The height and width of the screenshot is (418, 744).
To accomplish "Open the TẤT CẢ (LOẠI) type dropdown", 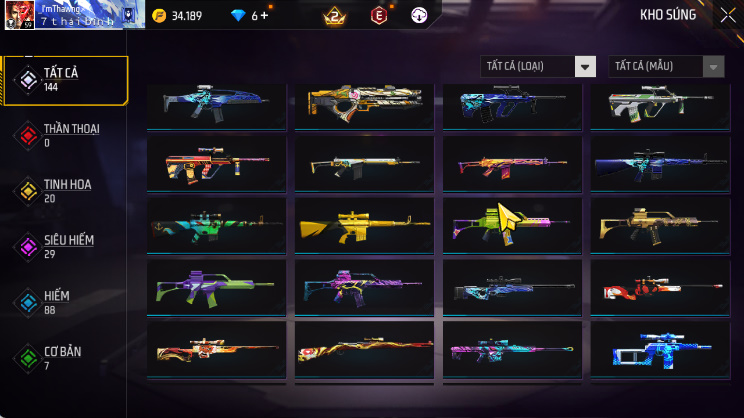I will (539, 67).
